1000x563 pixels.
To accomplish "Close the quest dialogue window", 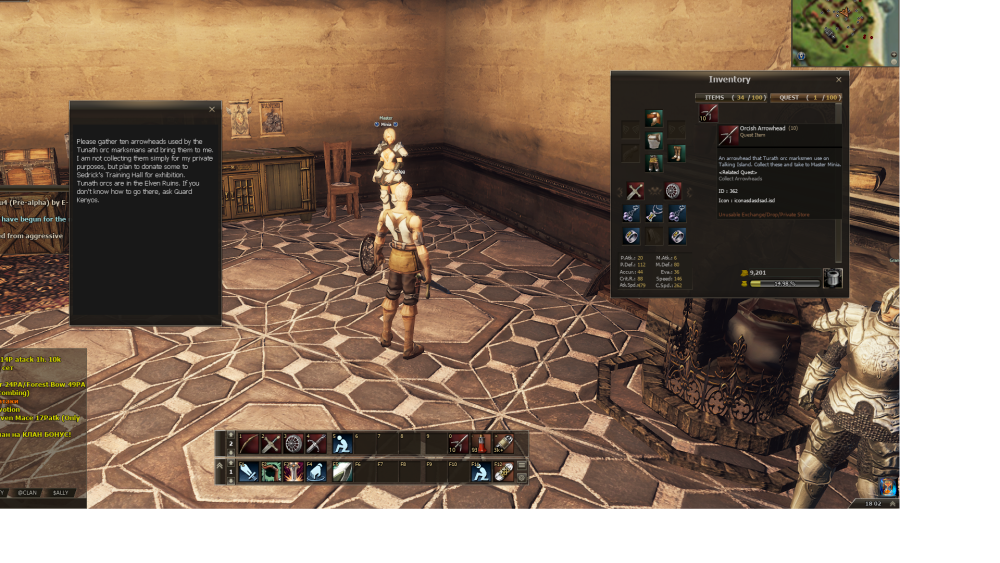I will [x=212, y=109].
